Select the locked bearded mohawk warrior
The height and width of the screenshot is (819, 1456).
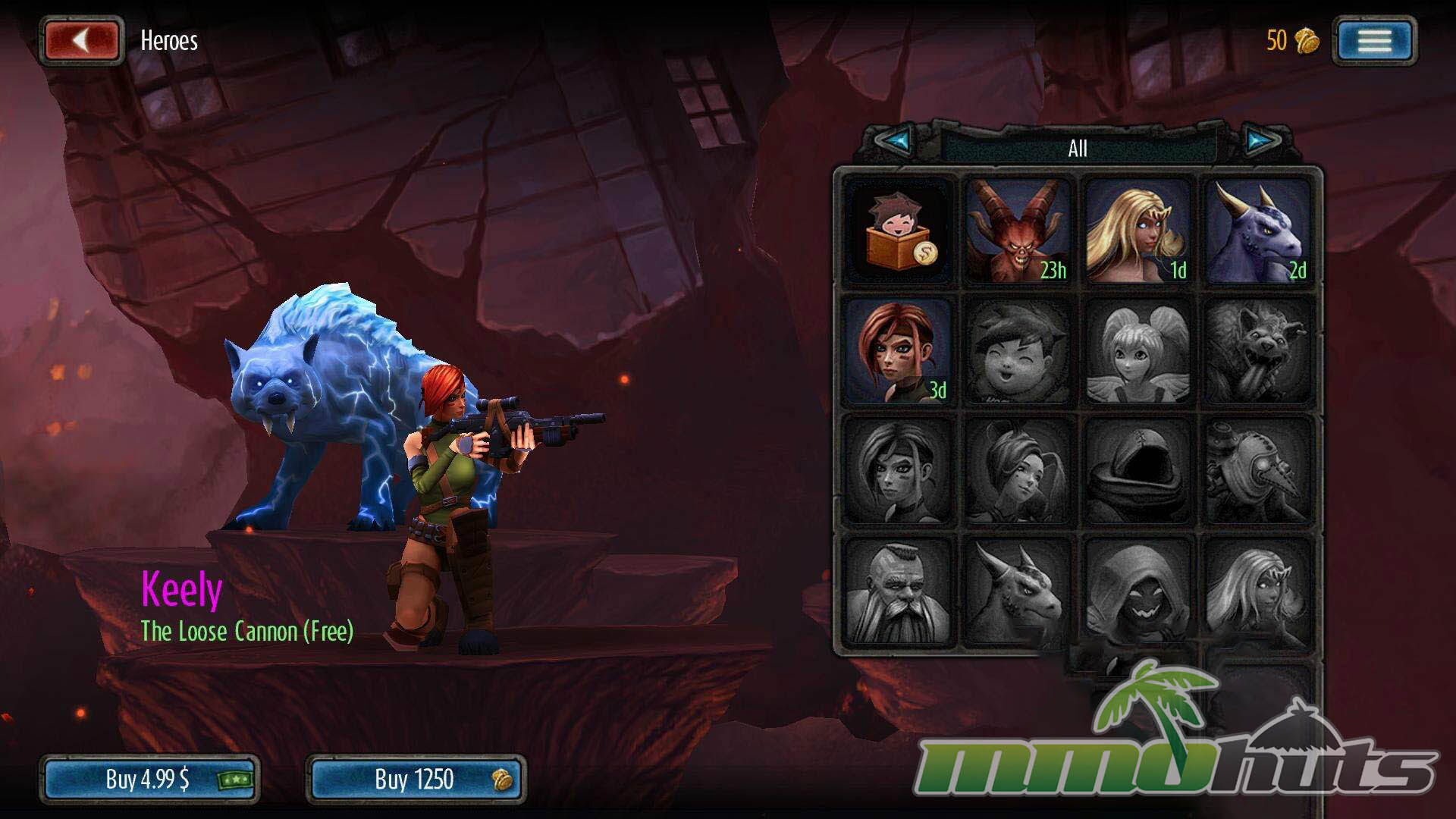pos(899,591)
